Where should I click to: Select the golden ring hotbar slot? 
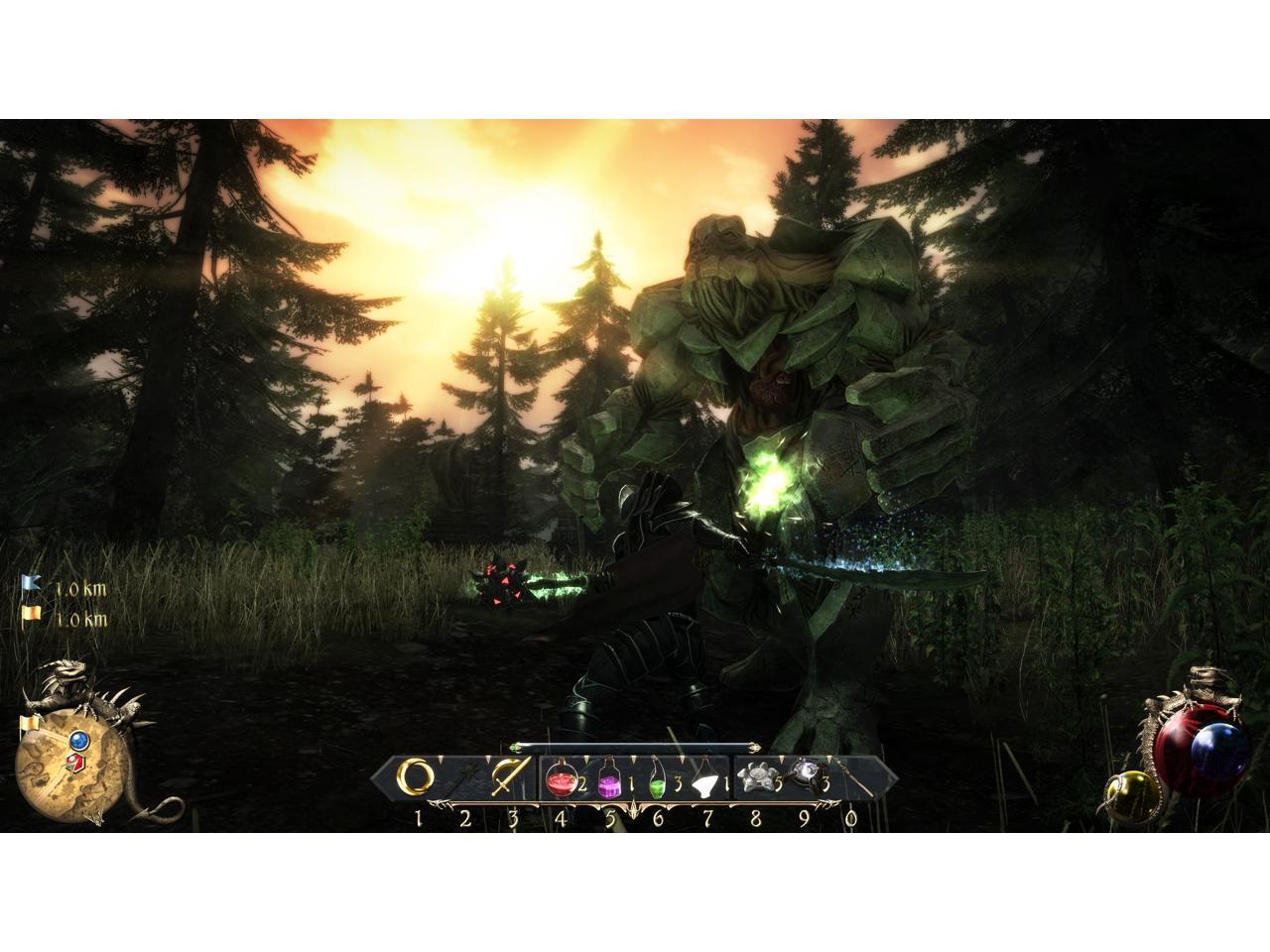(x=416, y=777)
